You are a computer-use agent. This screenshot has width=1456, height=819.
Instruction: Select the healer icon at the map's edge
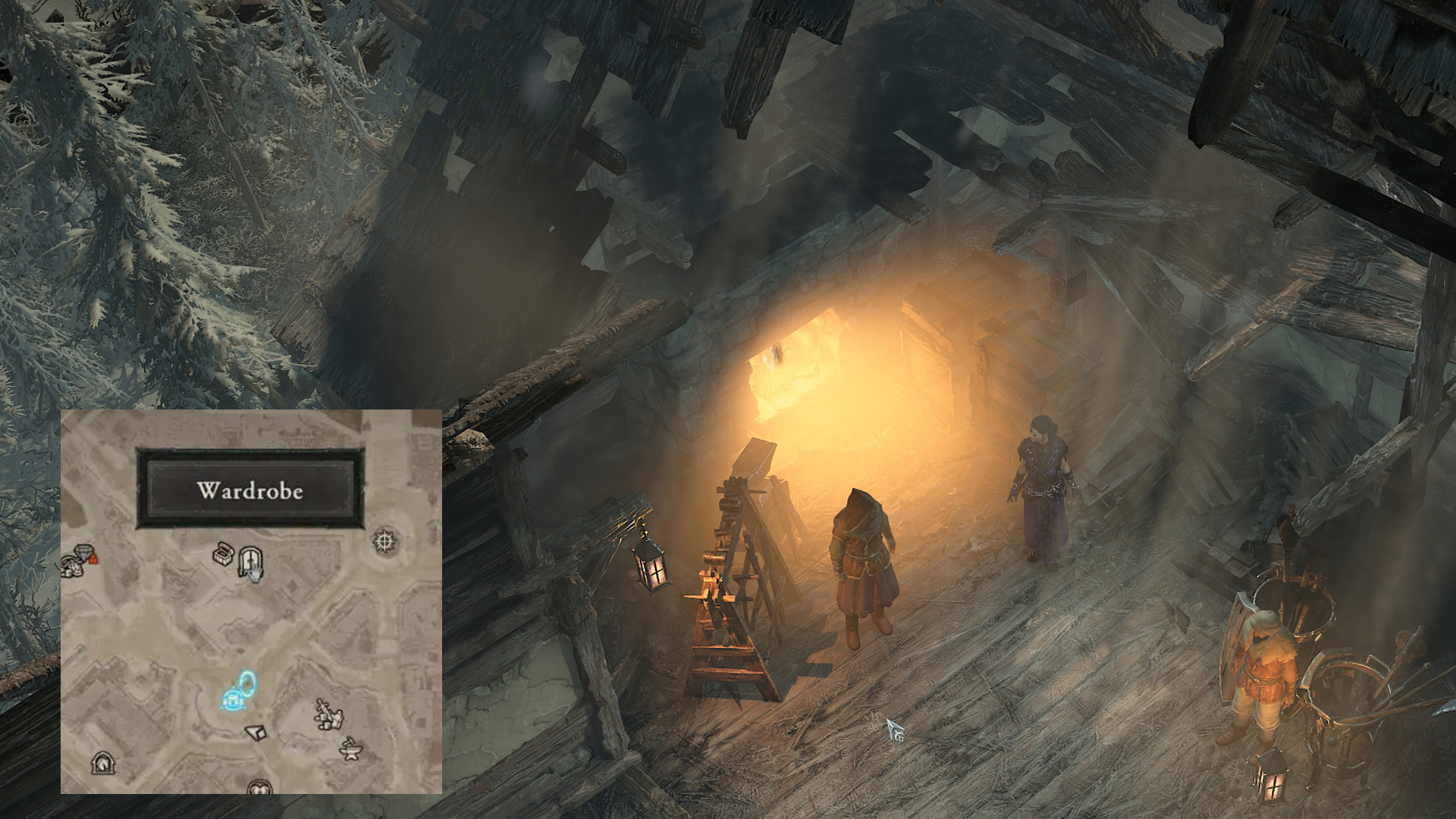tap(260, 787)
